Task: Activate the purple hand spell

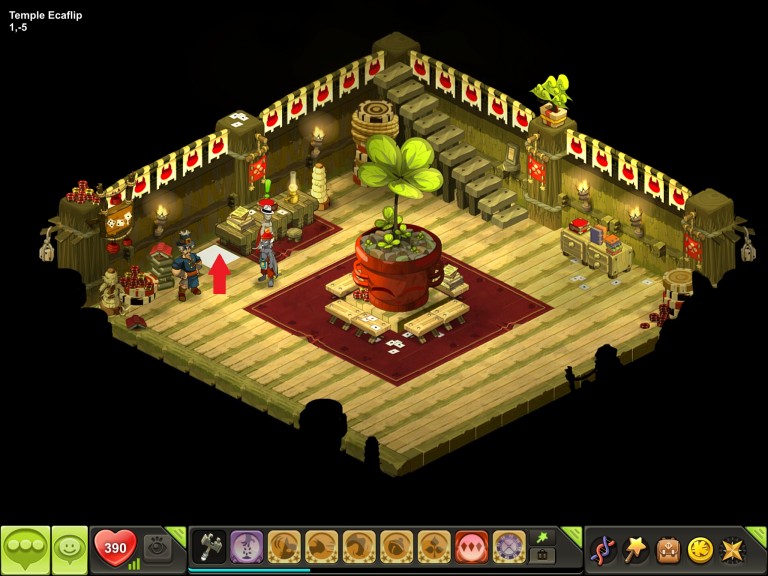Action: coord(247,547)
